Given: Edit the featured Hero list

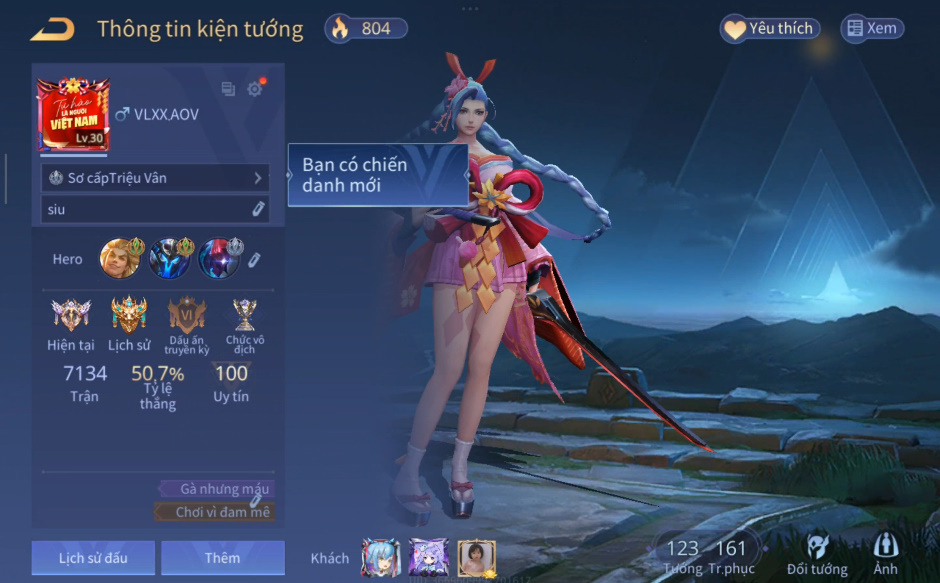Looking at the screenshot, I should pos(255,259).
